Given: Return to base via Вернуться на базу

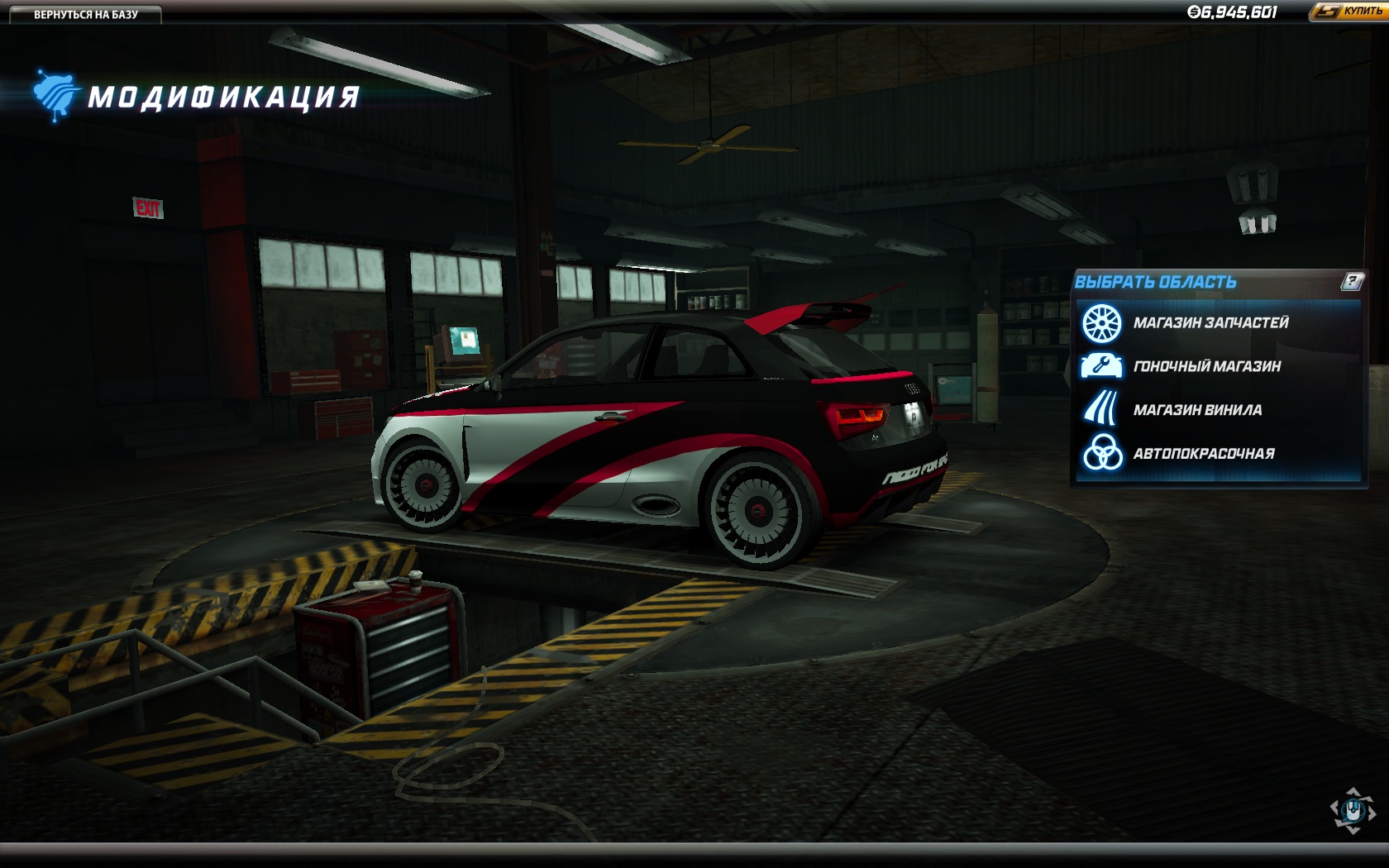Looking at the screenshot, I should coord(85,14).
